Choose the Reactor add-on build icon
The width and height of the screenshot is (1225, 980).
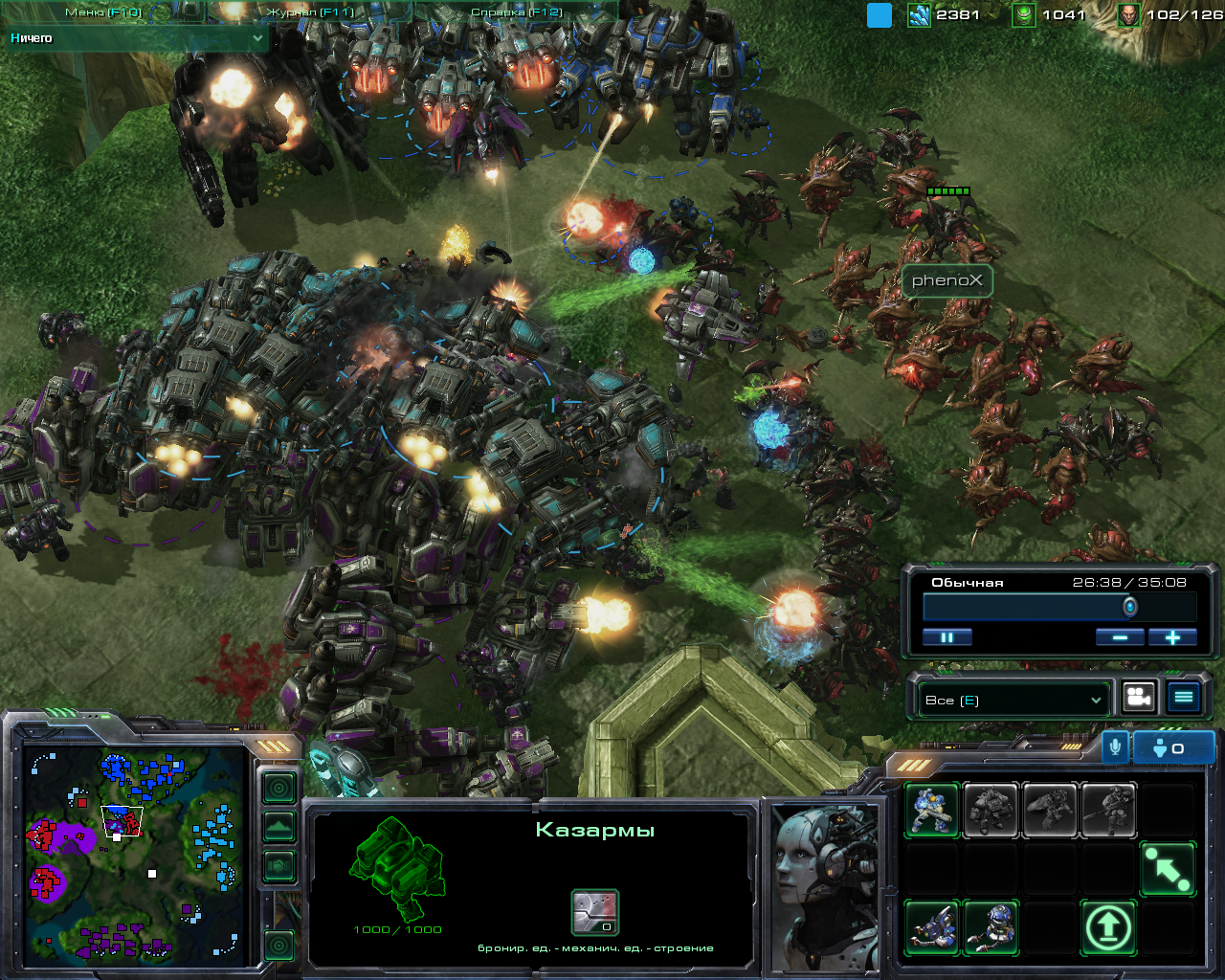pyautogui.click(x=991, y=928)
